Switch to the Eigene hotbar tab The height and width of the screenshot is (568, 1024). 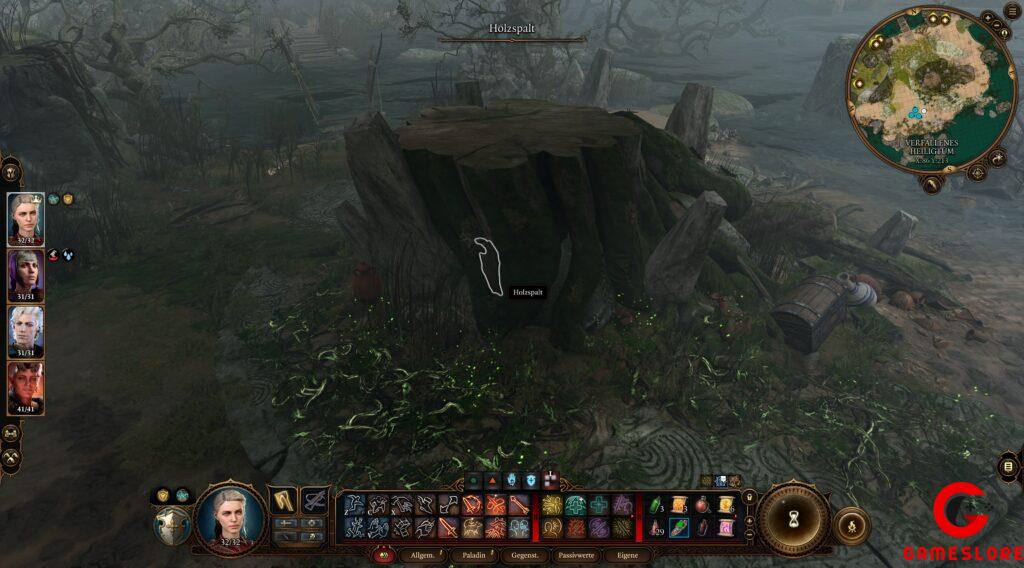627,554
